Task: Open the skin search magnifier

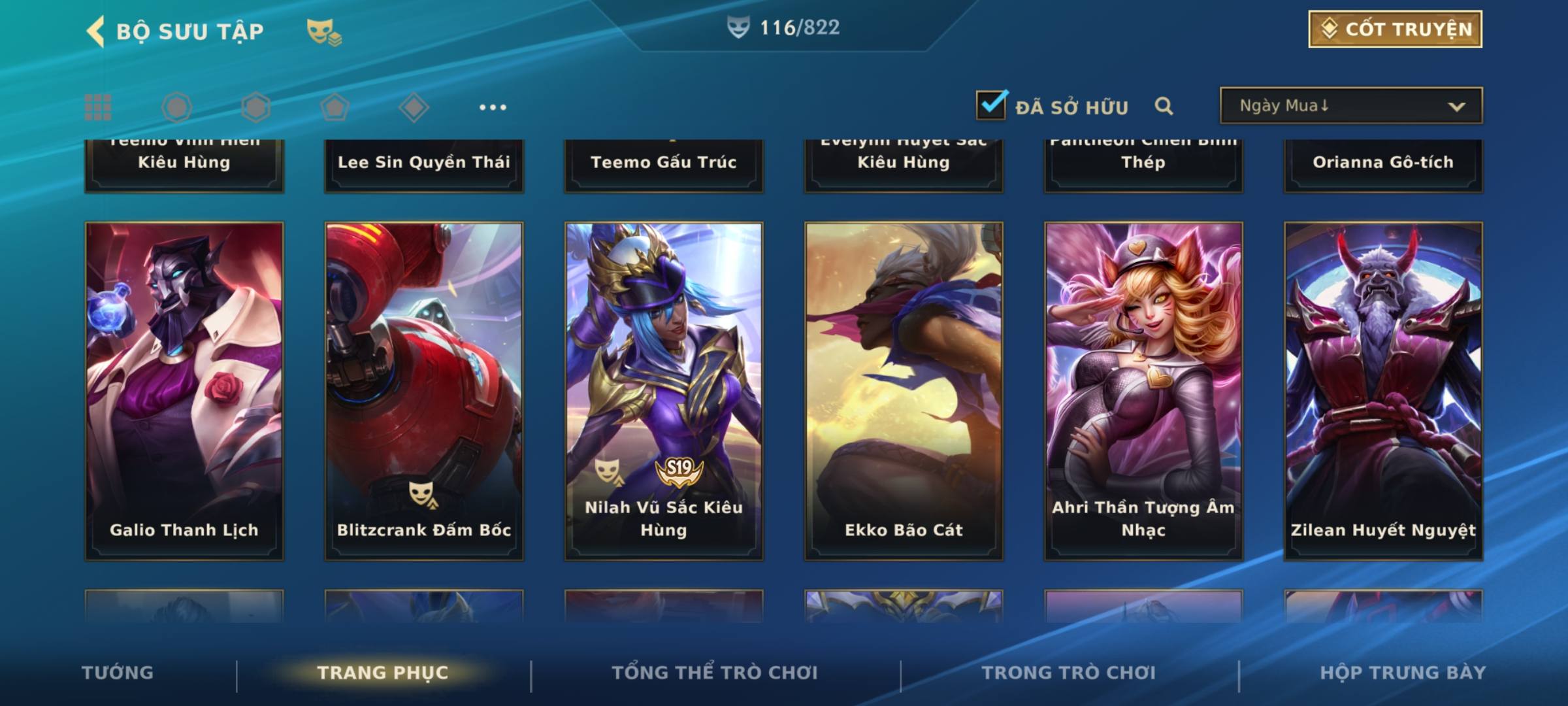Action: point(1163,106)
